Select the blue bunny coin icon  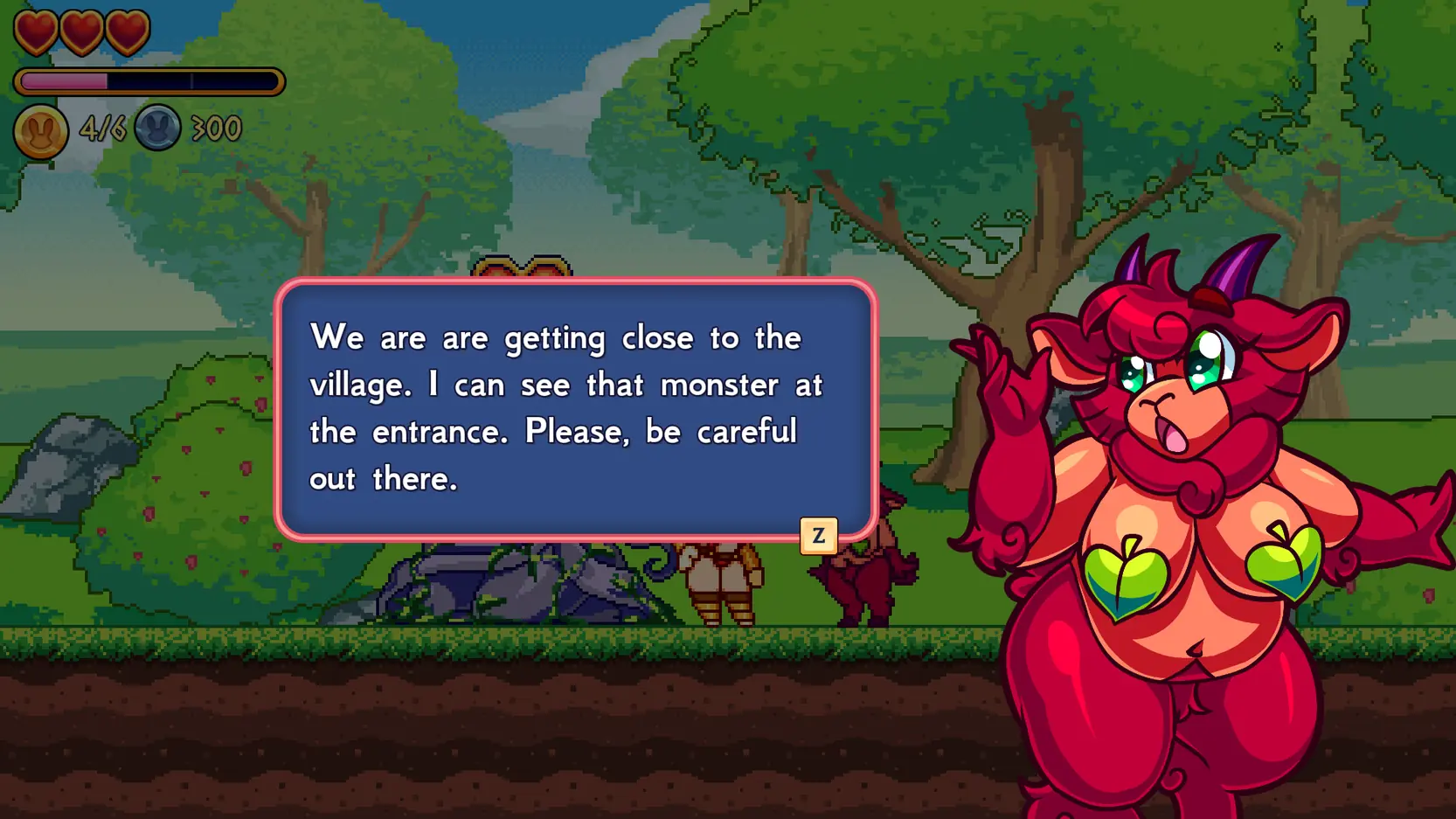[157, 128]
